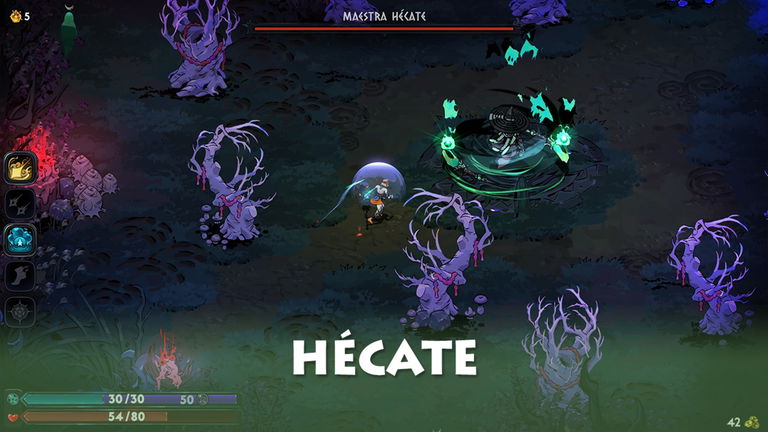Select the circular sigil Magick slot

pos(21,311)
